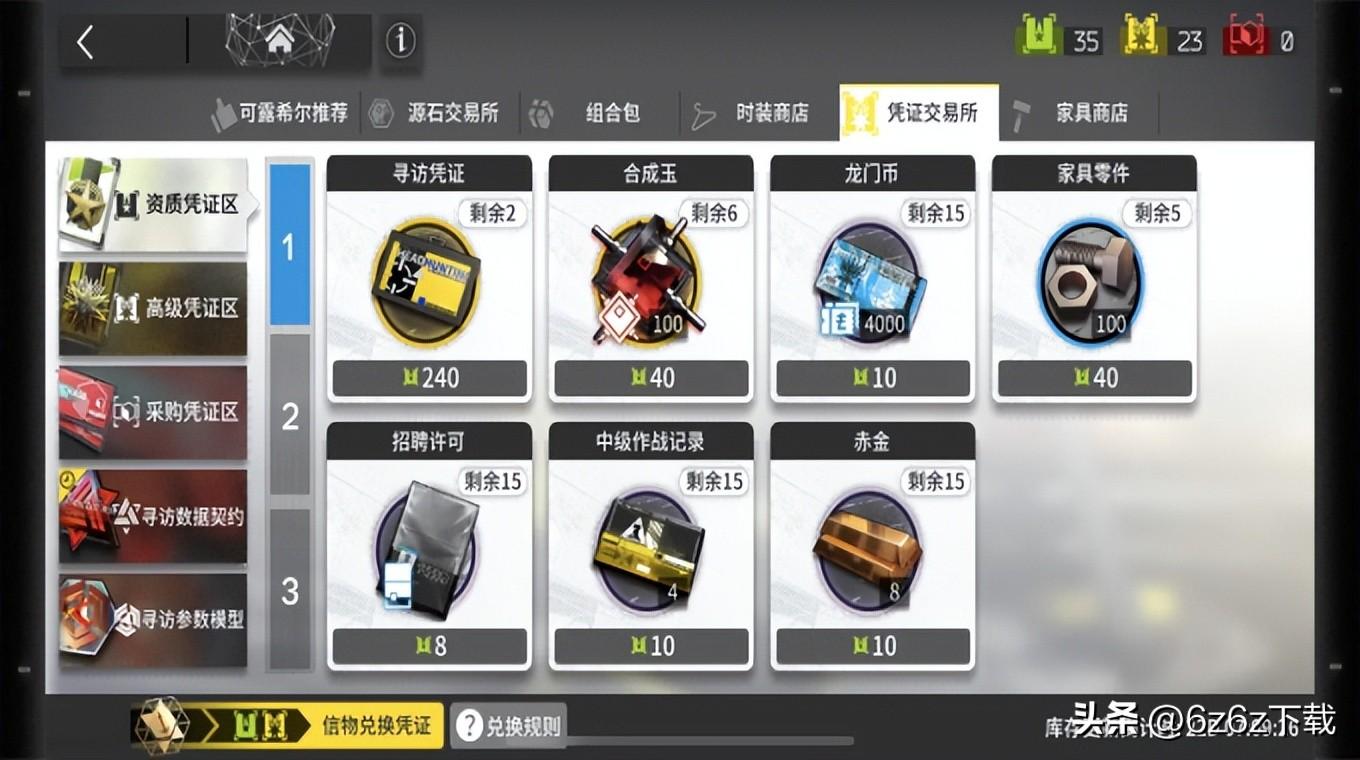1360x760 pixels.
Task: Open the 兑换规则 help button
Action: coord(509,725)
